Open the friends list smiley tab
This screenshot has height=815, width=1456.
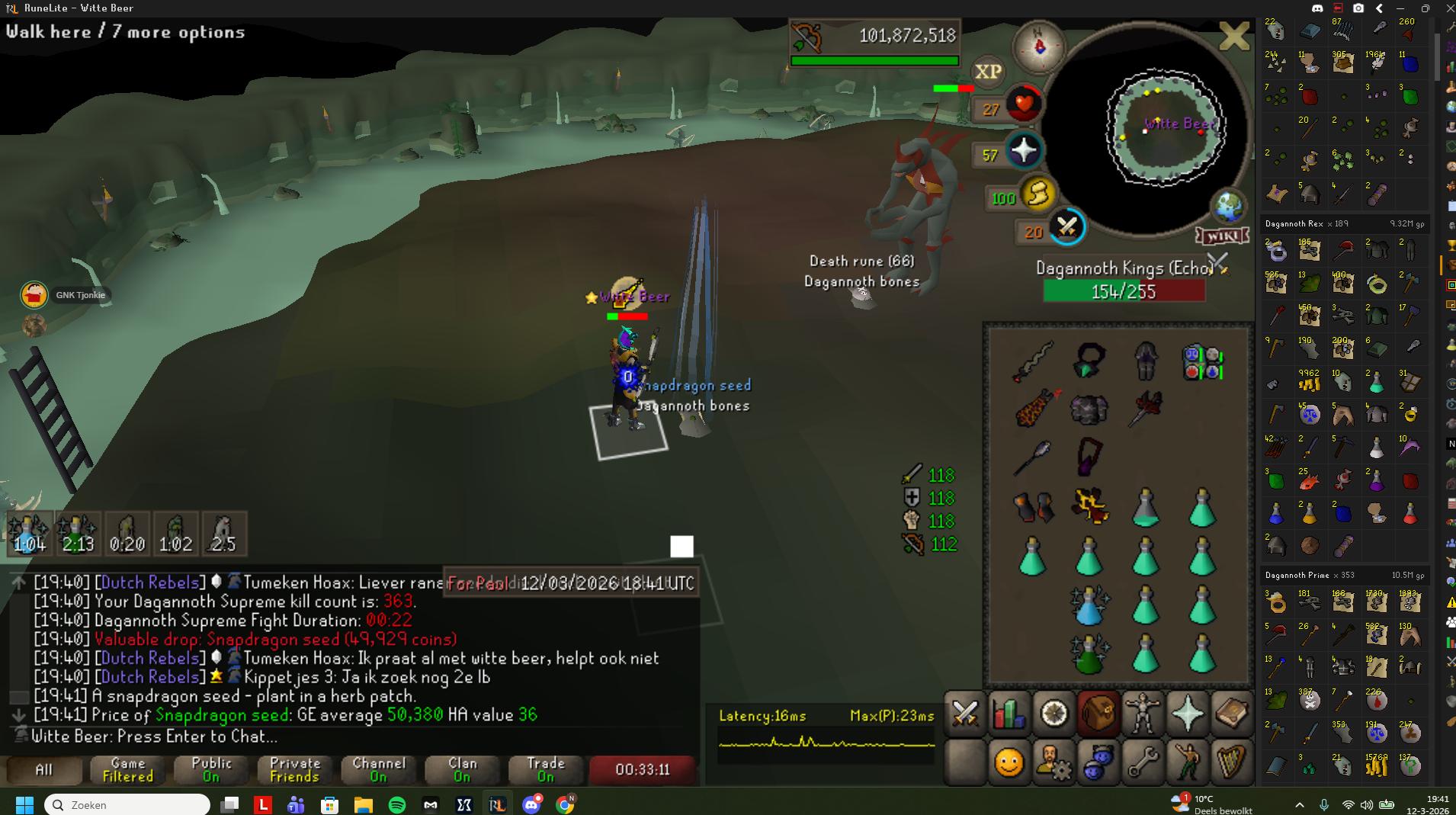click(1009, 762)
